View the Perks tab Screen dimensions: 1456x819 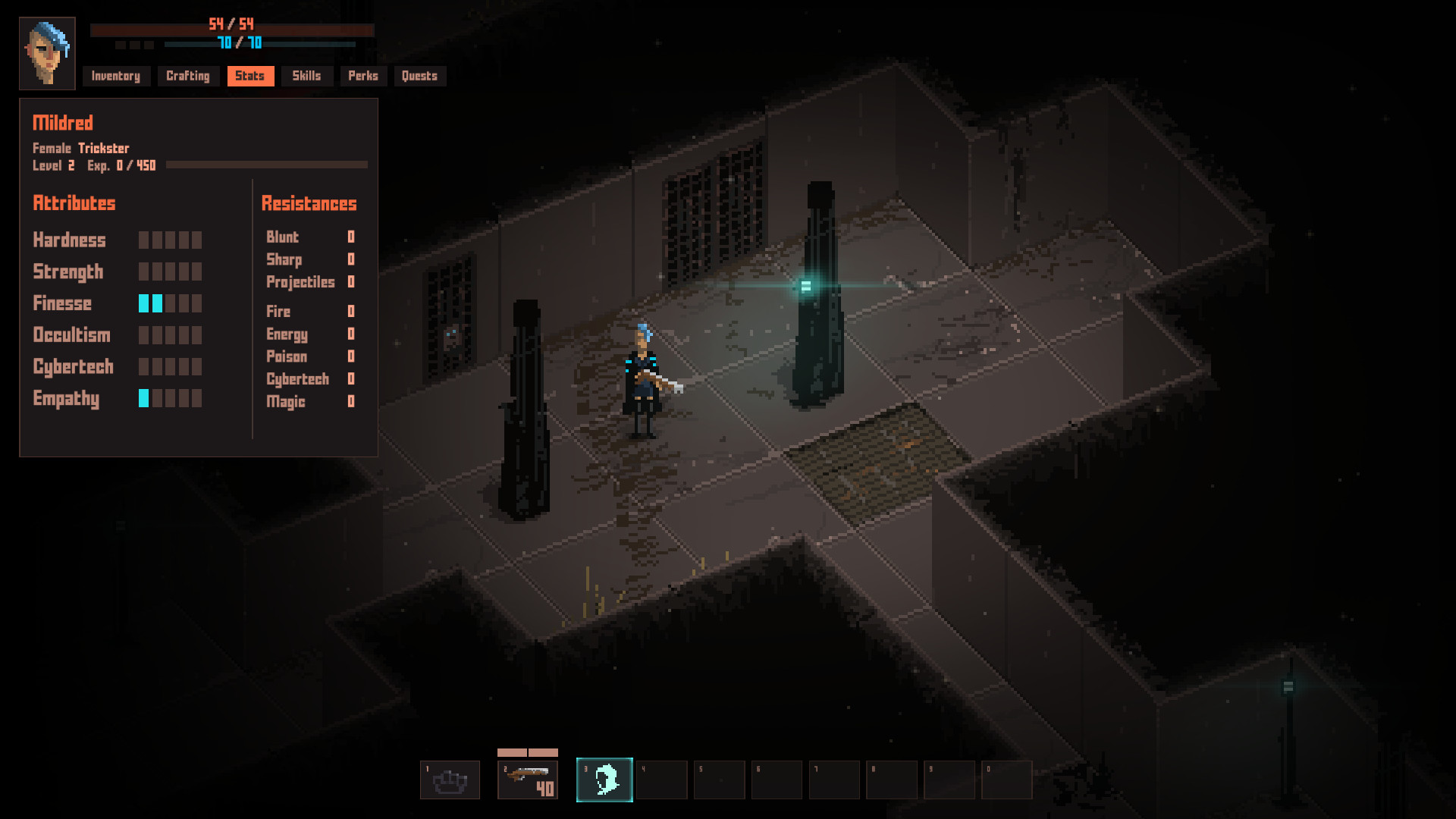362,76
